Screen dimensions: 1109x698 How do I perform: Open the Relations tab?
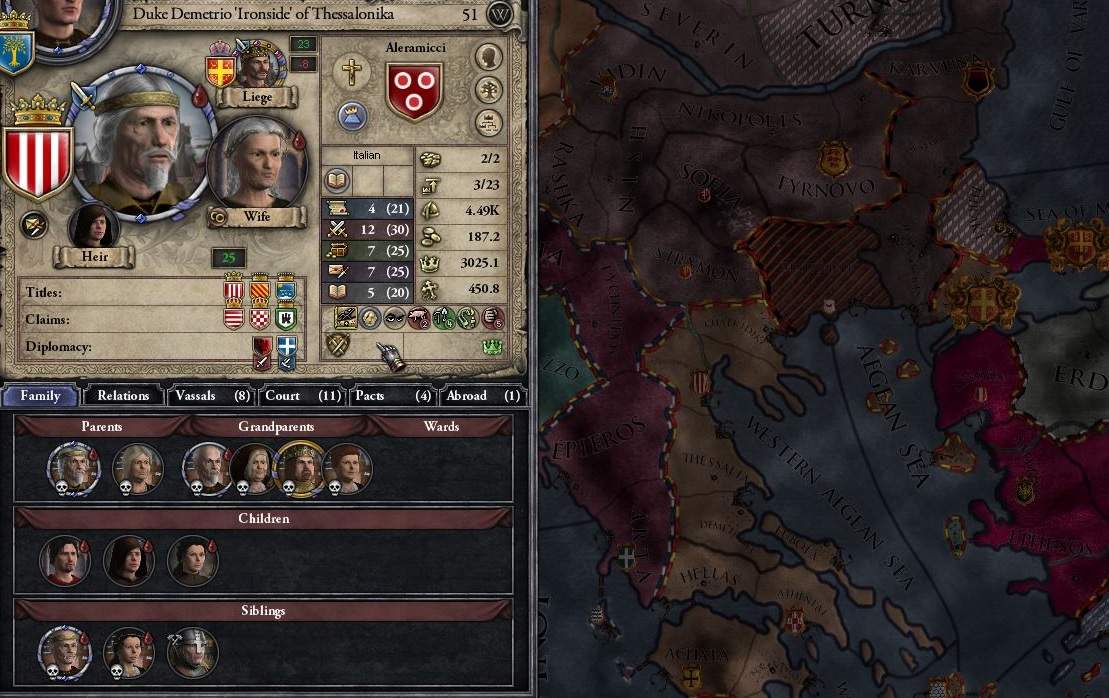coord(123,395)
